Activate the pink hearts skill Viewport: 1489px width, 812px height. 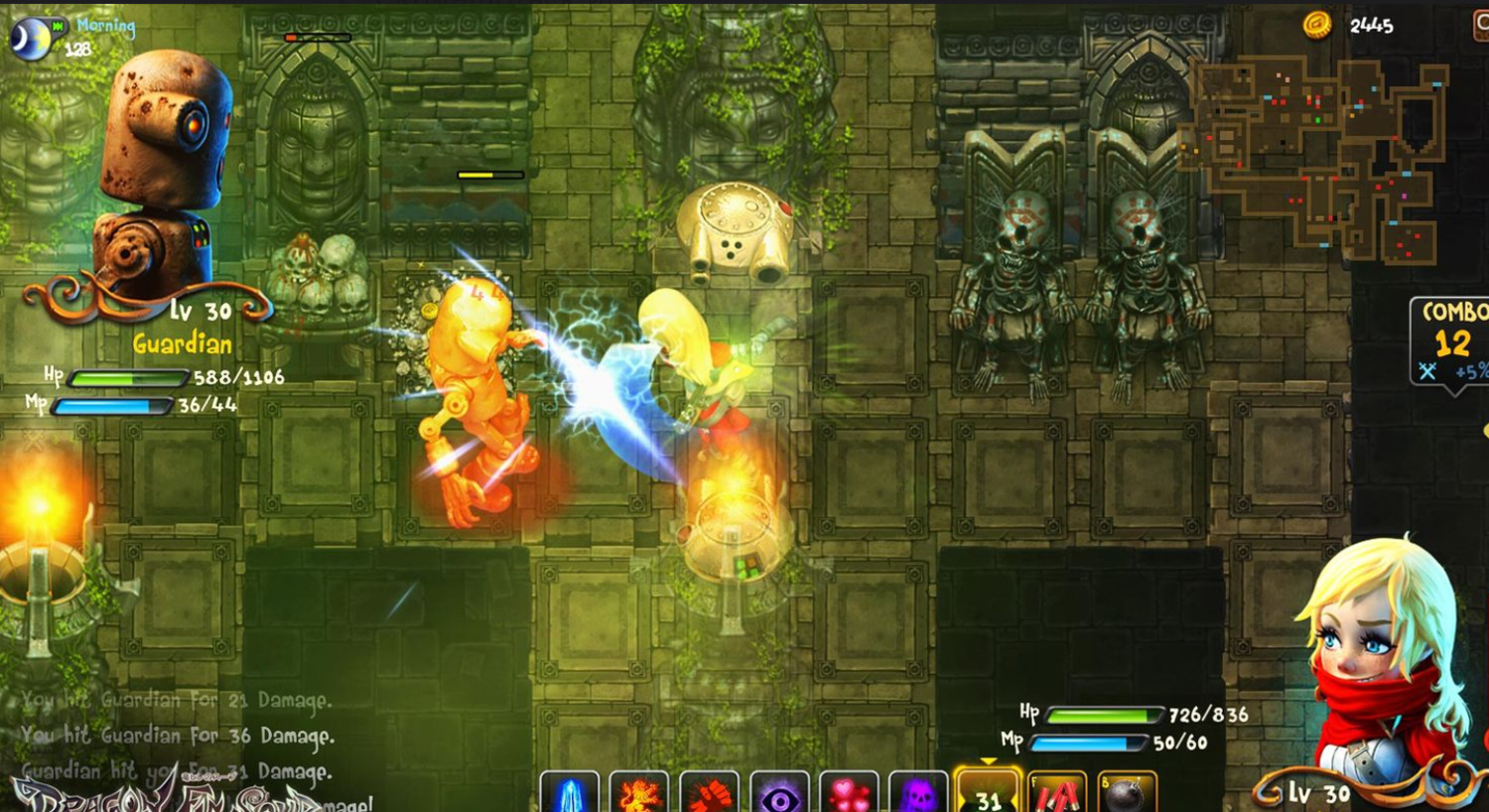click(849, 792)
